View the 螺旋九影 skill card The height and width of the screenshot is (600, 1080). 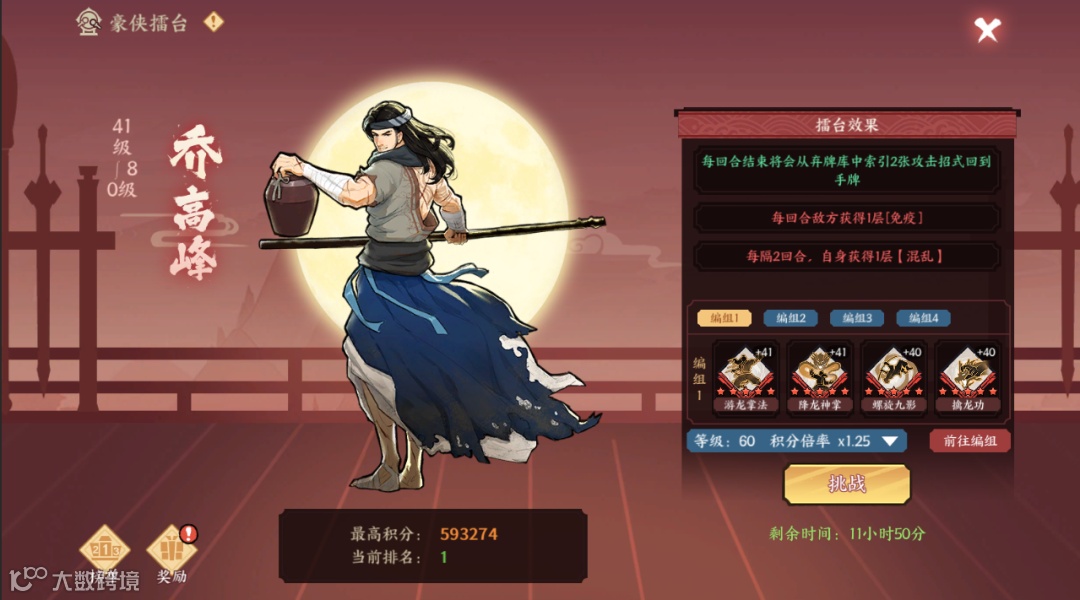893,376
